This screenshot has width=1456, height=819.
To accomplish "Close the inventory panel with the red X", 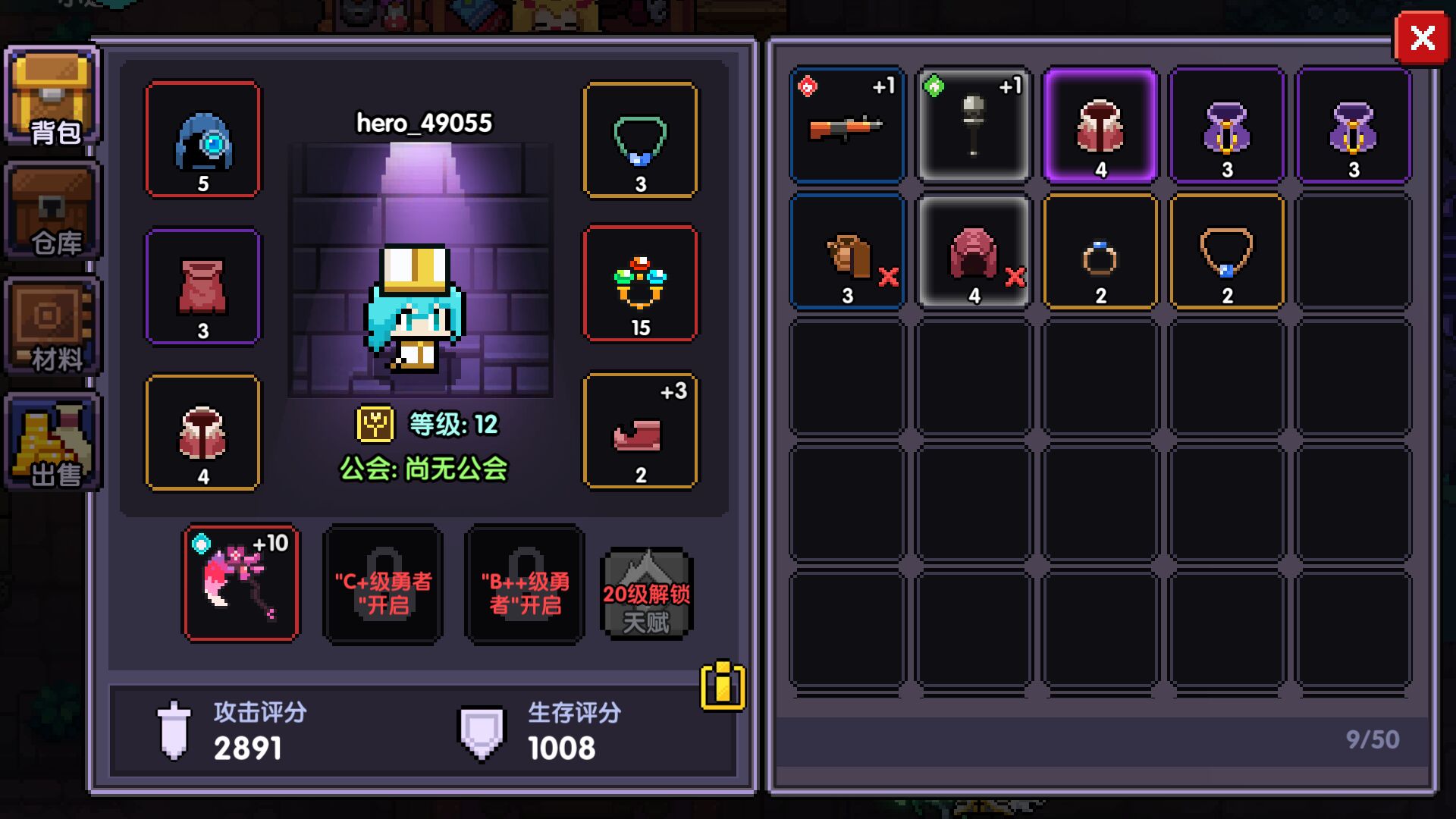I will (x=1422, y=38).
